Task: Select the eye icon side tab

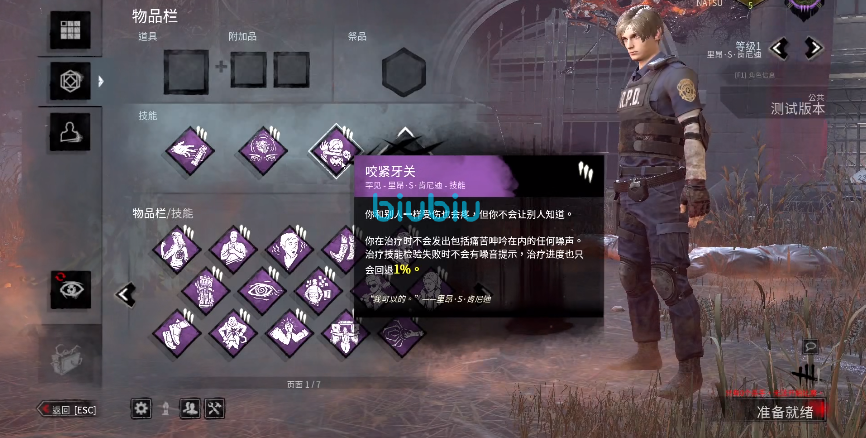Action: click(70, 290)
